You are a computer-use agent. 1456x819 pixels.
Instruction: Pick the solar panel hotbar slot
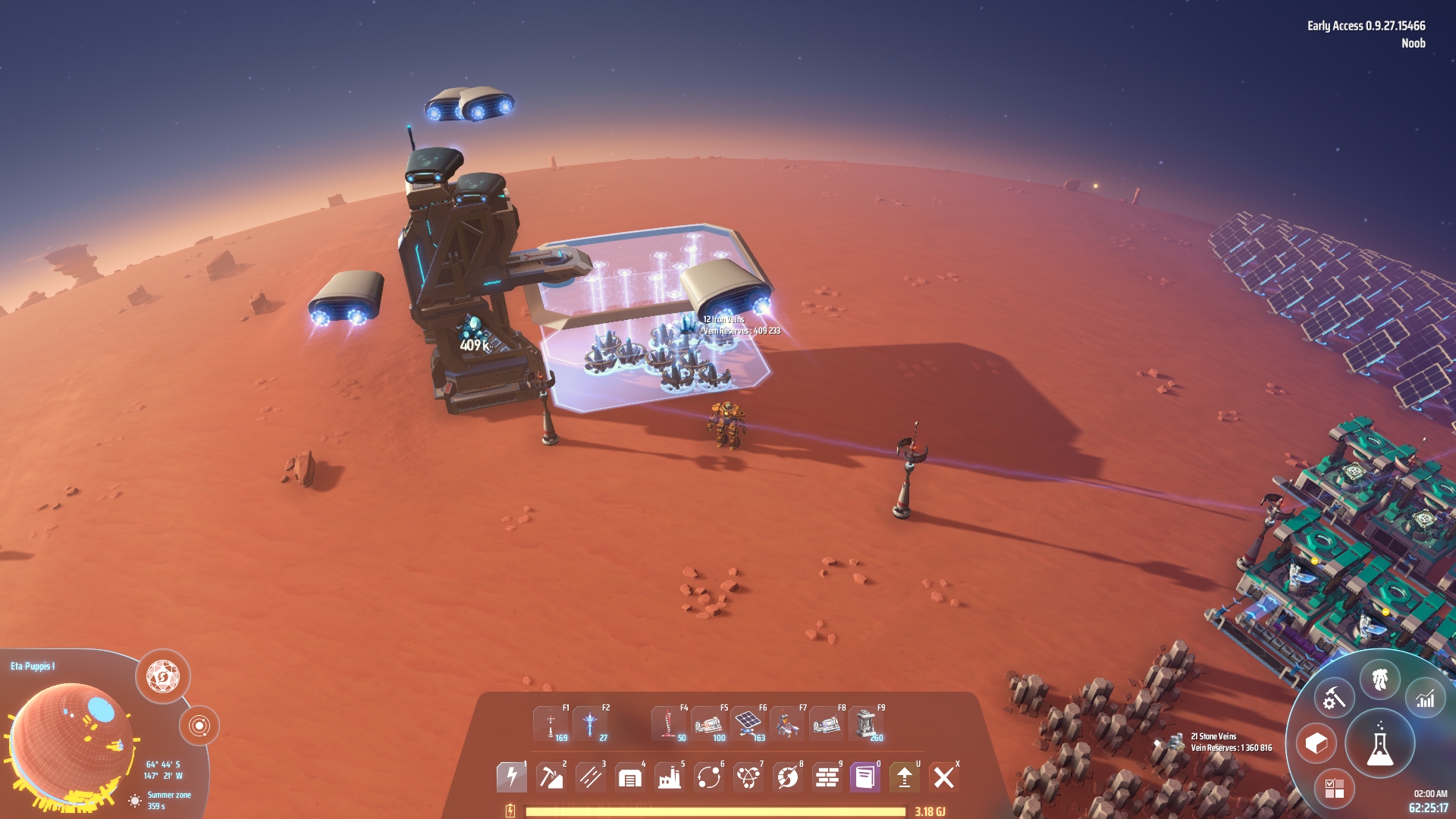[x=748, y=724]
